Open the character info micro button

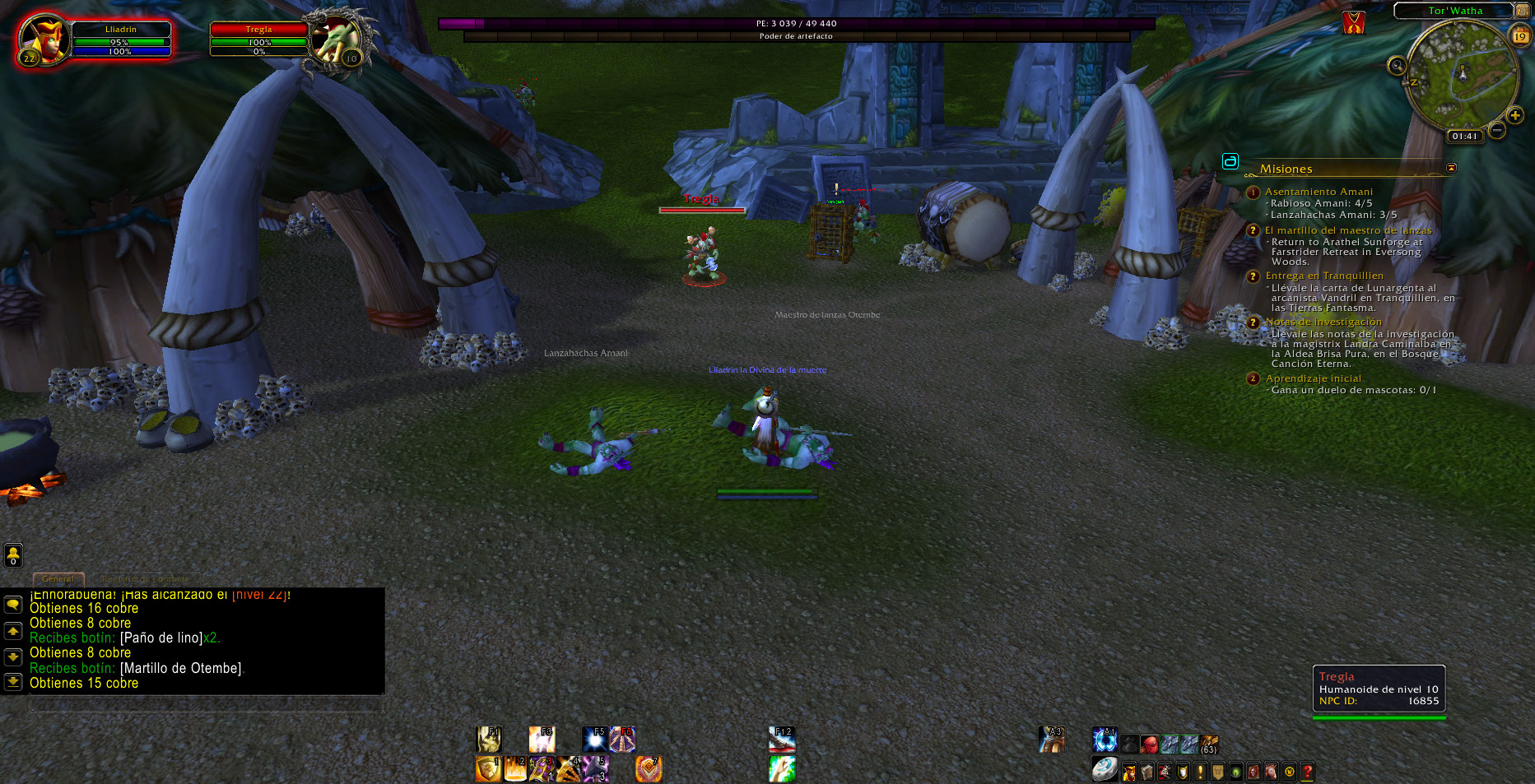pos(1129,772)
